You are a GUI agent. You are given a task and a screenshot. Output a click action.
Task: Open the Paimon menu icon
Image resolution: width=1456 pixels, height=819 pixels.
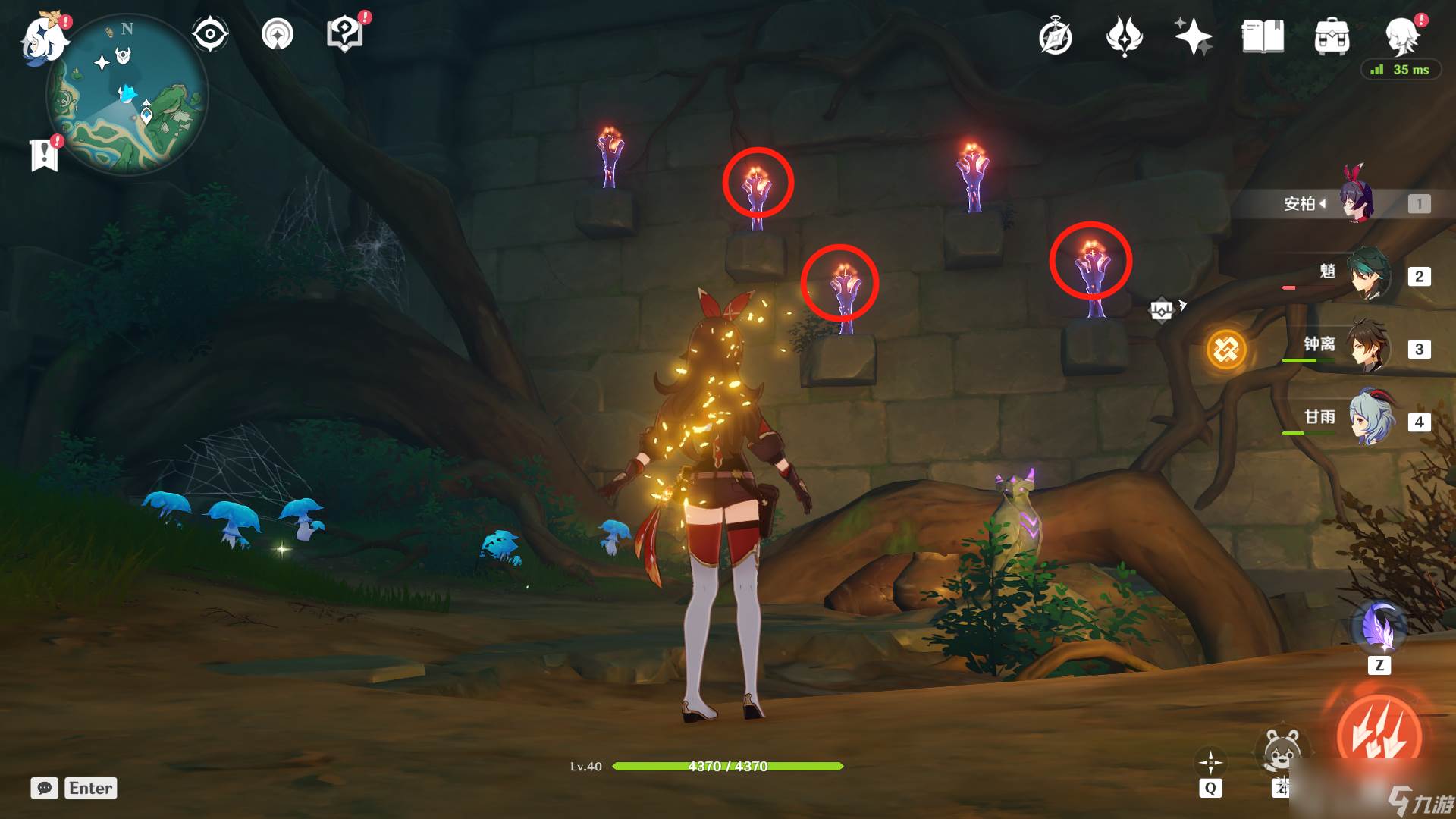tap(44, 38)
